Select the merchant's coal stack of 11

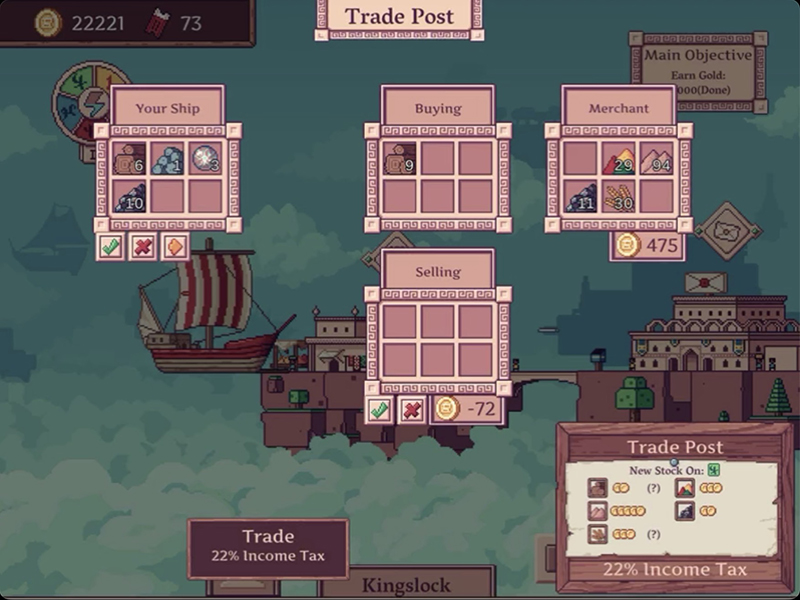(580, 196)
